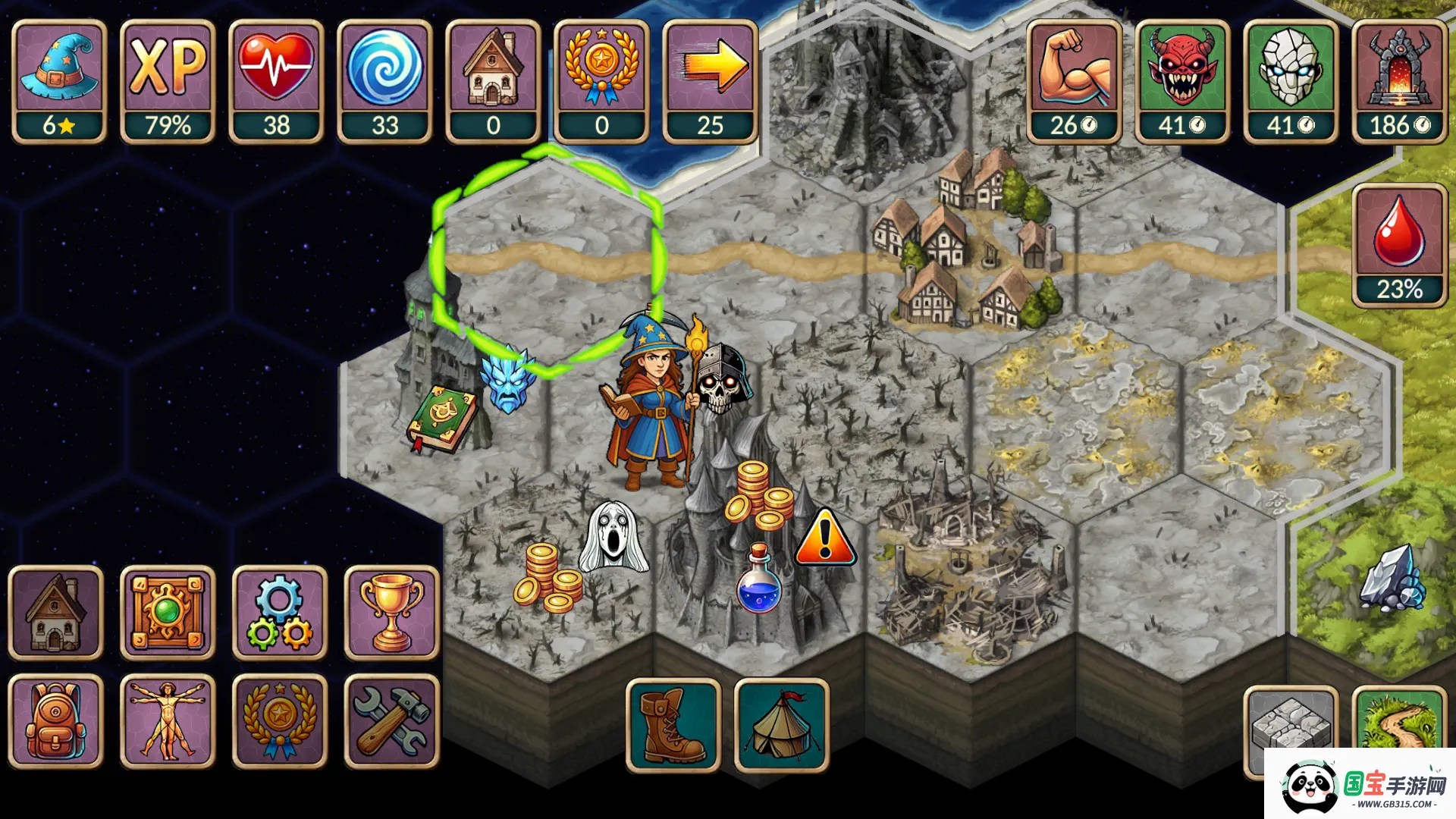Viewport: 1456px width, 819px height.
Task: Open the wizard hat level panel
Action: pyautogui.click(x=59, y=80)
